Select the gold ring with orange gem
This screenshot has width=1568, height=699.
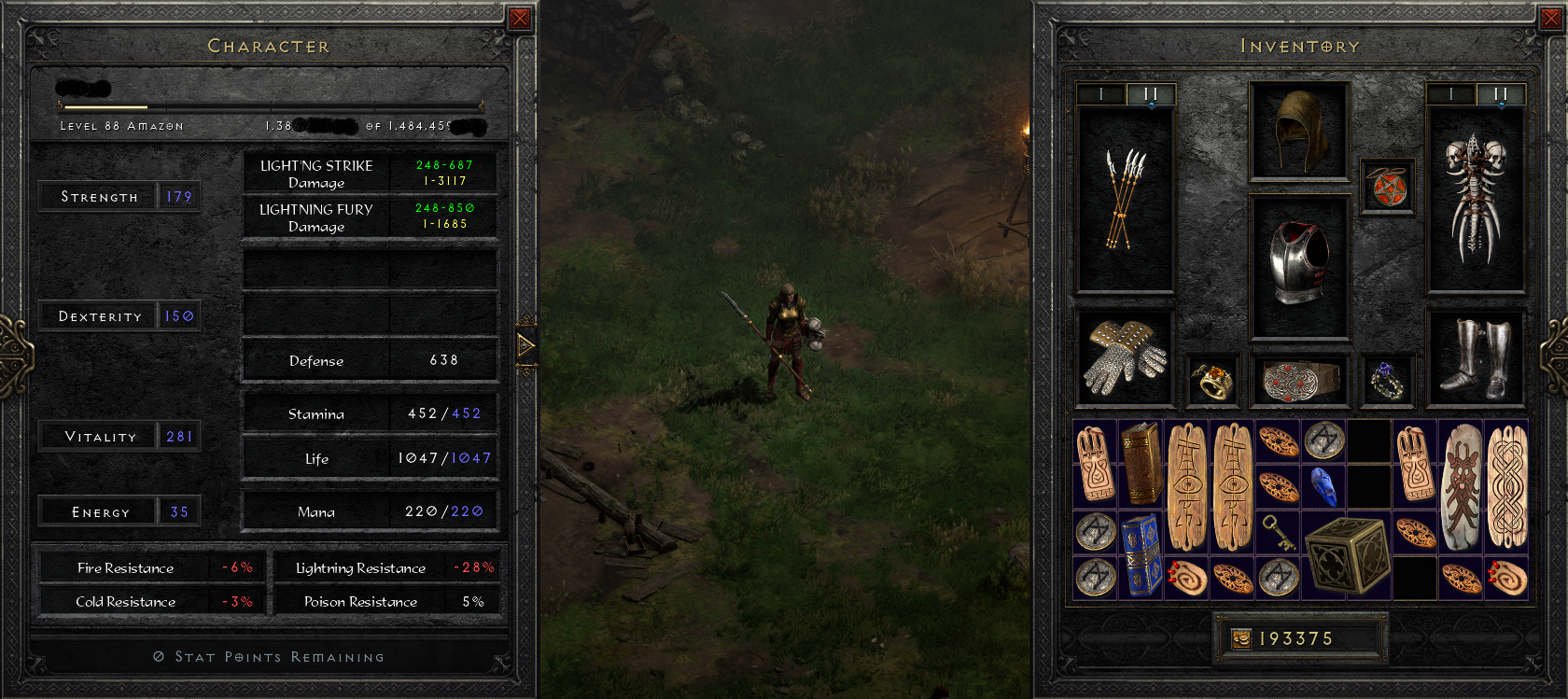coord(1212,380)
